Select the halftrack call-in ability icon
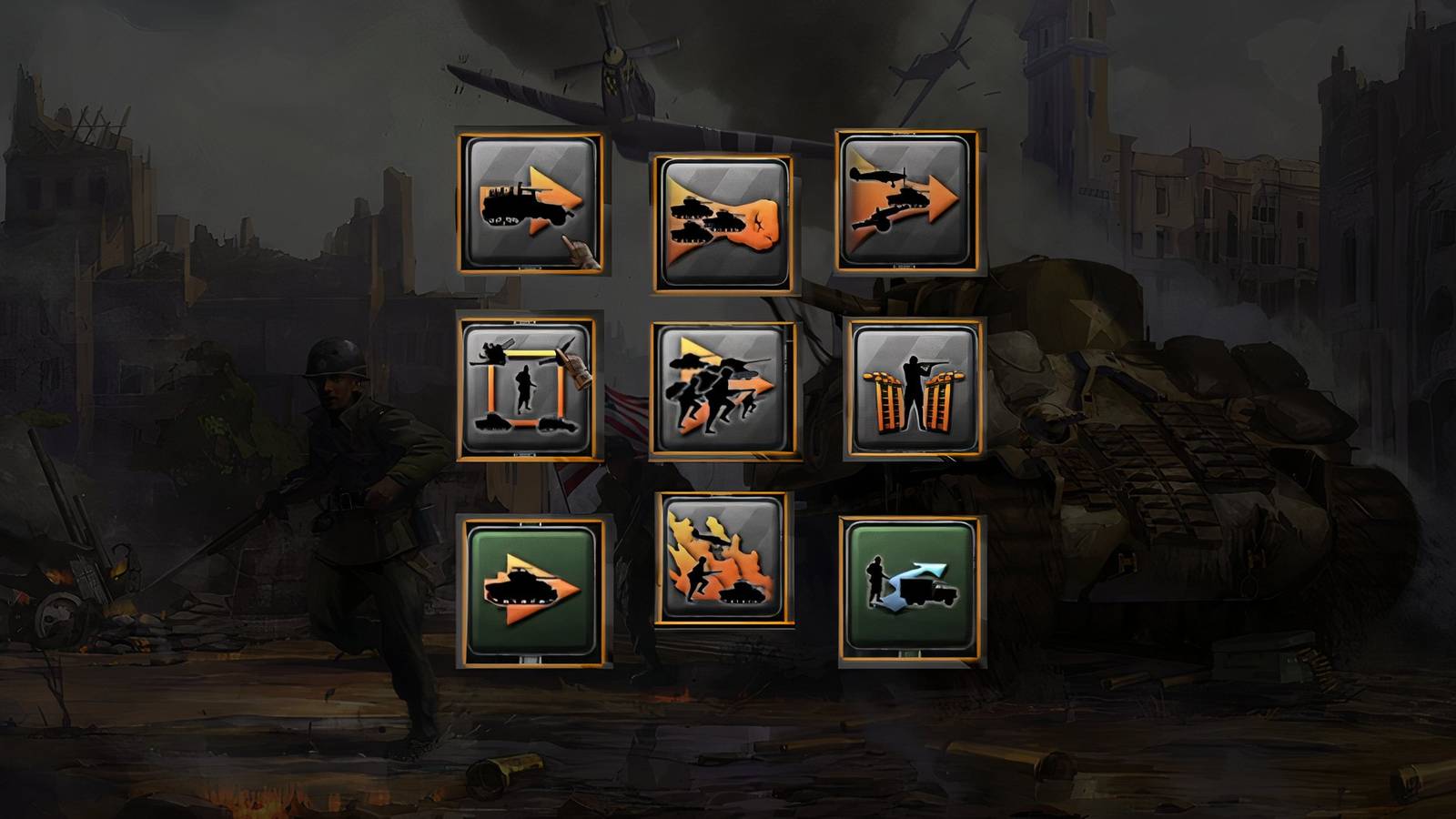The height and width of the screenshot is (819, 1456). (x=528, y=207)
